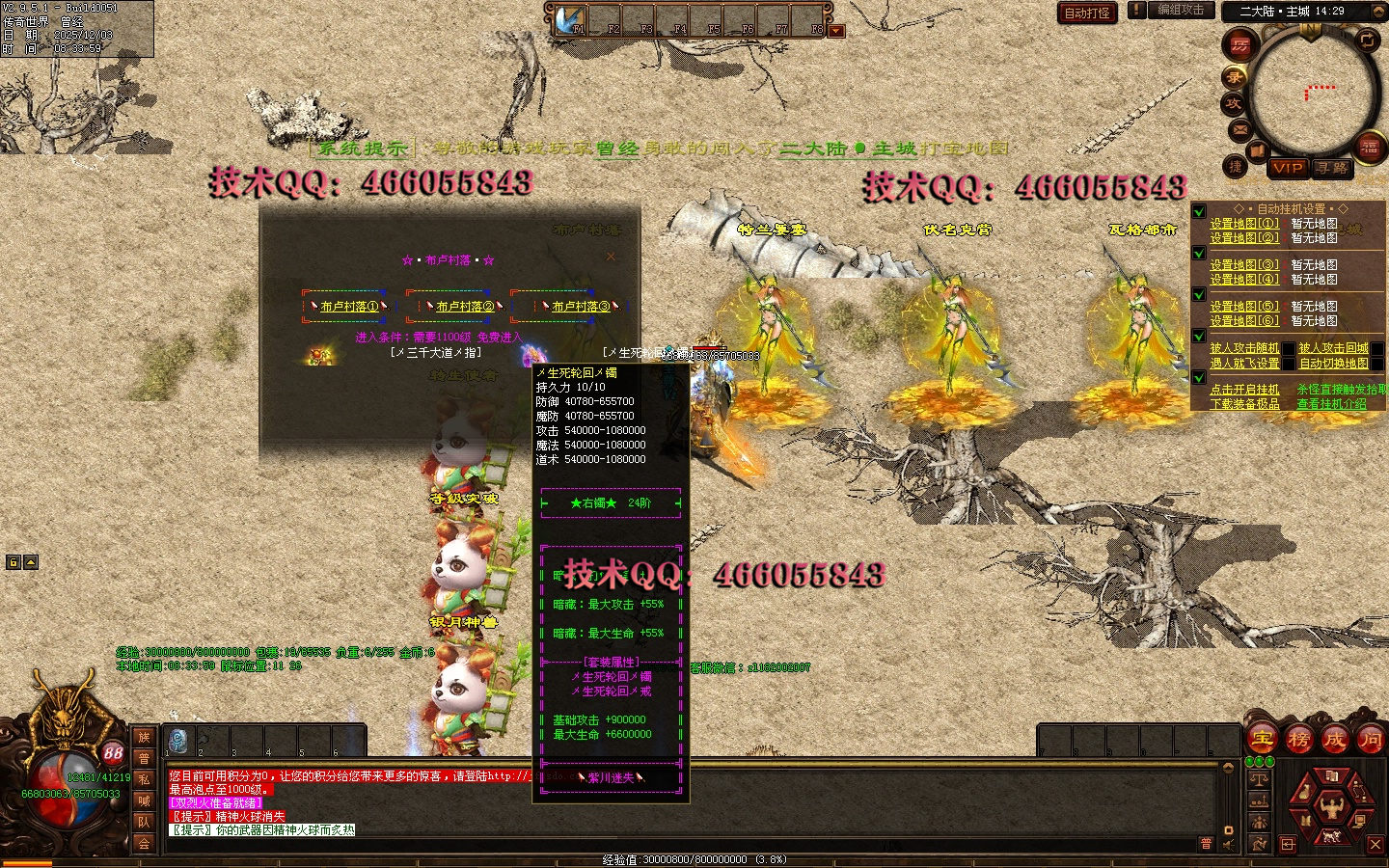
Task: Close the 布卢村落 teleport dialog
Action: (x=611, y=257)
